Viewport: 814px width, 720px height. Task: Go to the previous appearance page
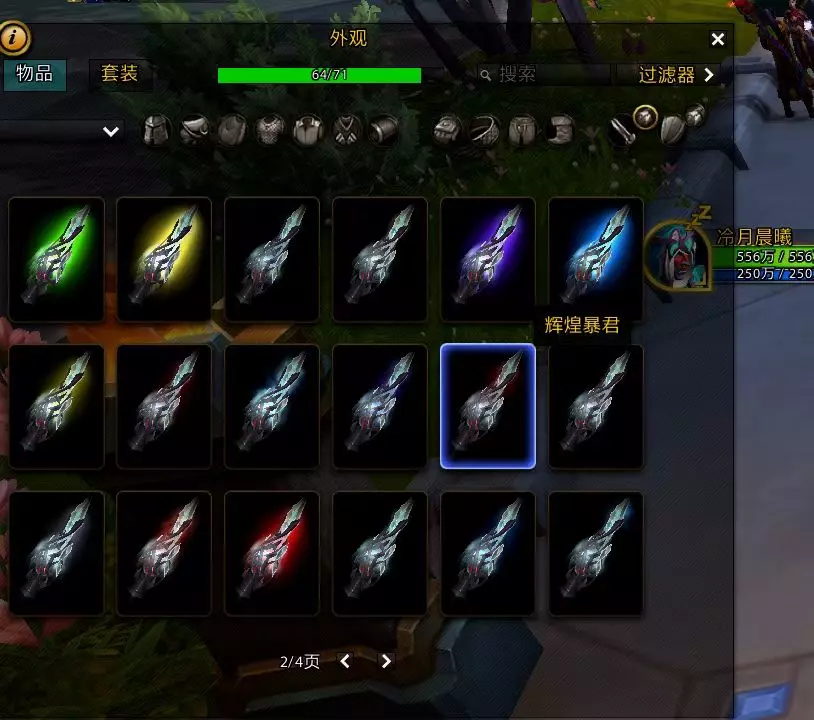tap(345, 661)
